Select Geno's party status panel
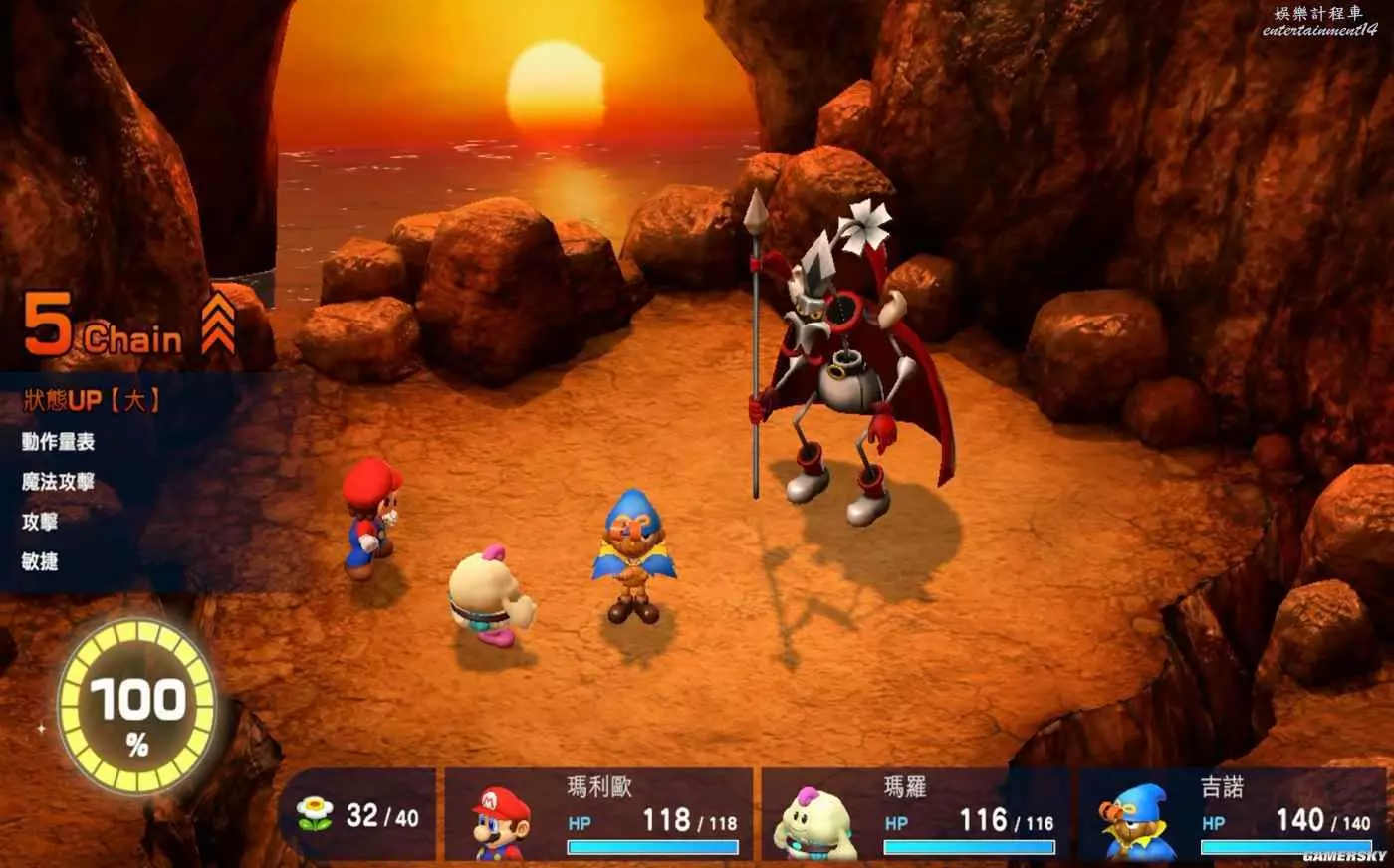Image resolution: width=1394 pixels, height=868 pixels. point(1232,815)
